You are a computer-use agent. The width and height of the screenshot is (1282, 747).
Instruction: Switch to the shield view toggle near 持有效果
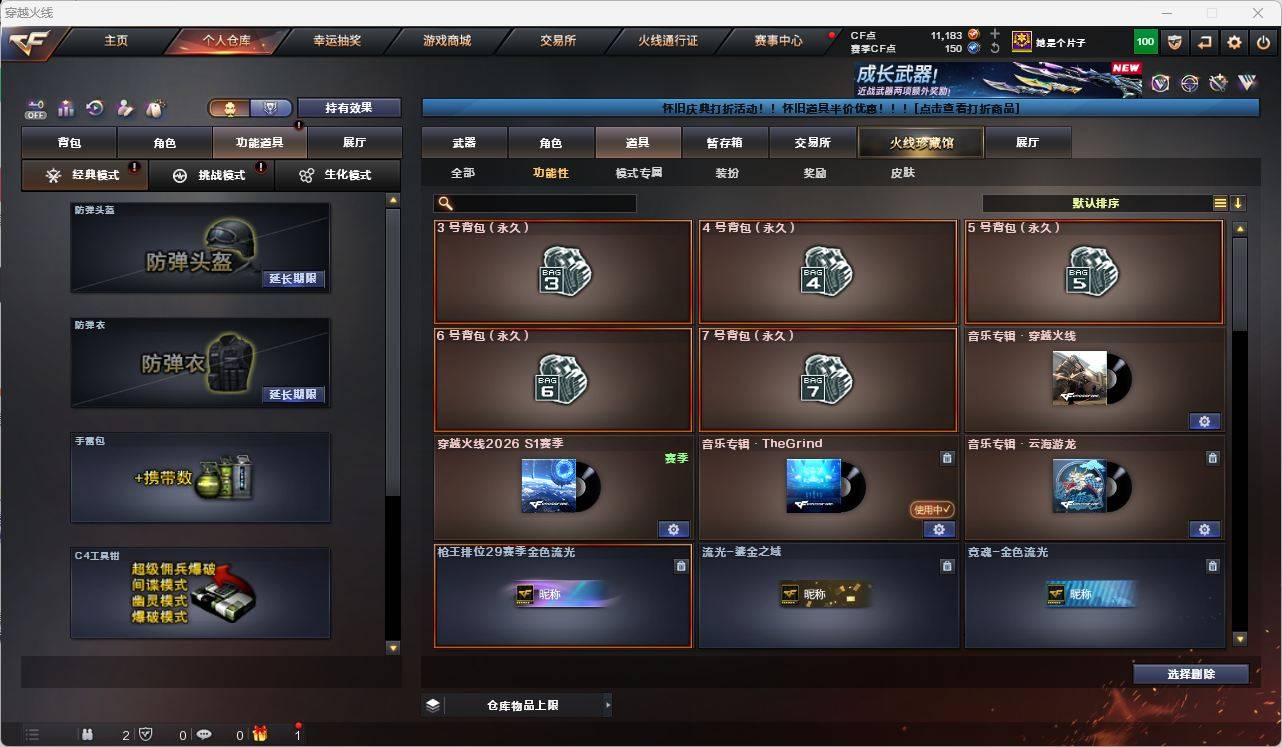(x=272, y=107)
